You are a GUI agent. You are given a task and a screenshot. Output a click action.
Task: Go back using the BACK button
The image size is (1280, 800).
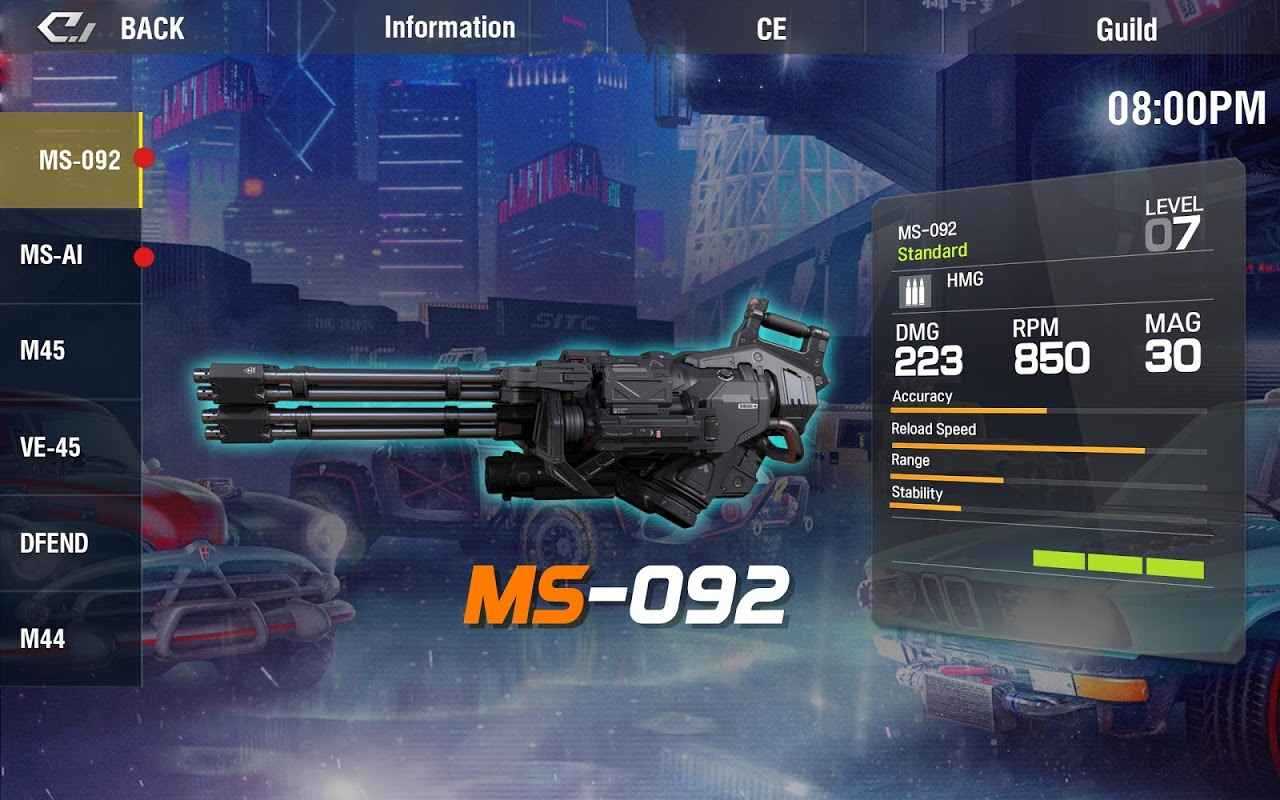112,28
